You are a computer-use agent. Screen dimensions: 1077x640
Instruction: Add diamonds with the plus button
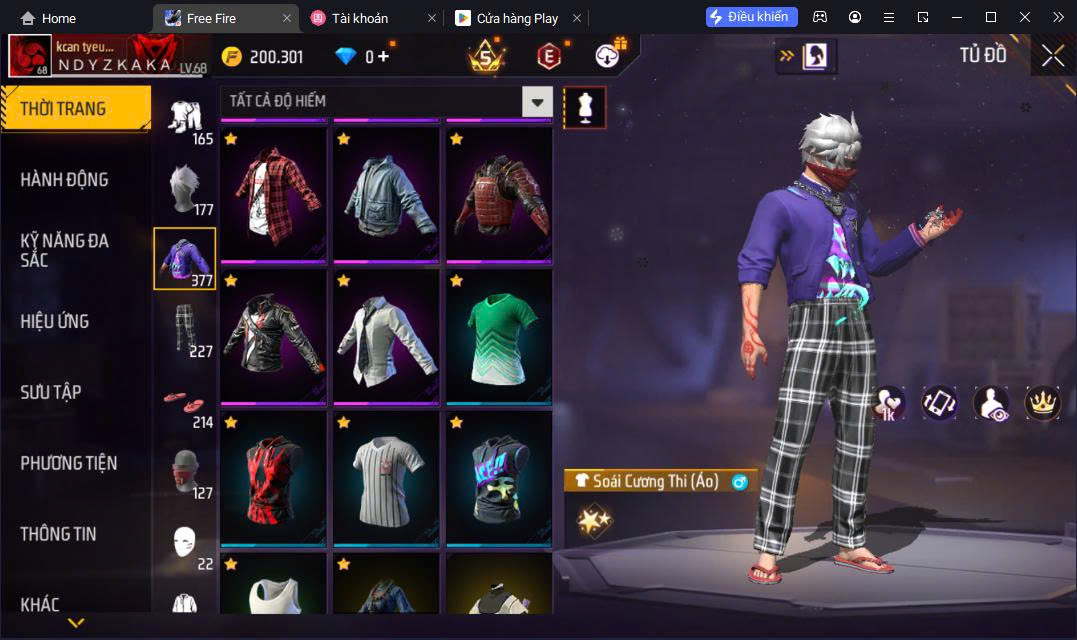point(383,57)
